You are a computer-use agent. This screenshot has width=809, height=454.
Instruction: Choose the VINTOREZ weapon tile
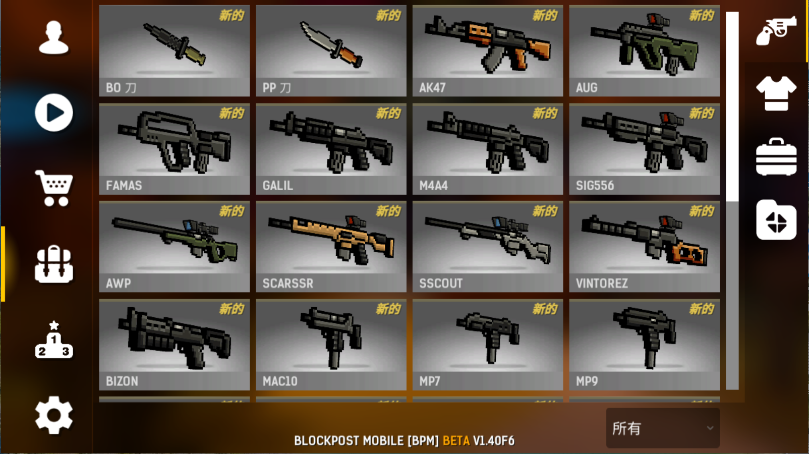[644, 246]
